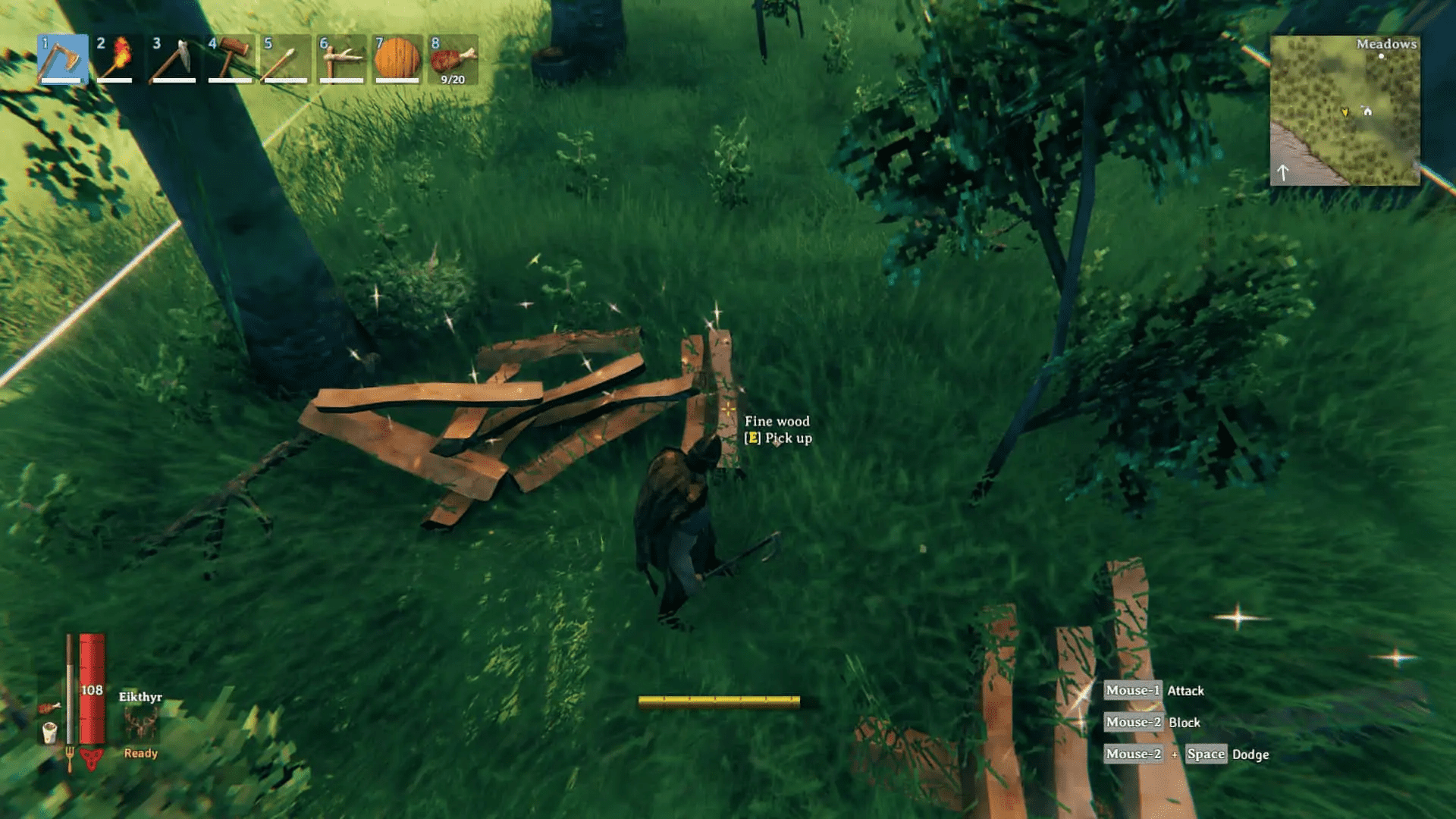Select the cooked meat stack in slot 8
Viewport: 1456px width, 819px height.
pyautogui.click(x=453, y=61)
